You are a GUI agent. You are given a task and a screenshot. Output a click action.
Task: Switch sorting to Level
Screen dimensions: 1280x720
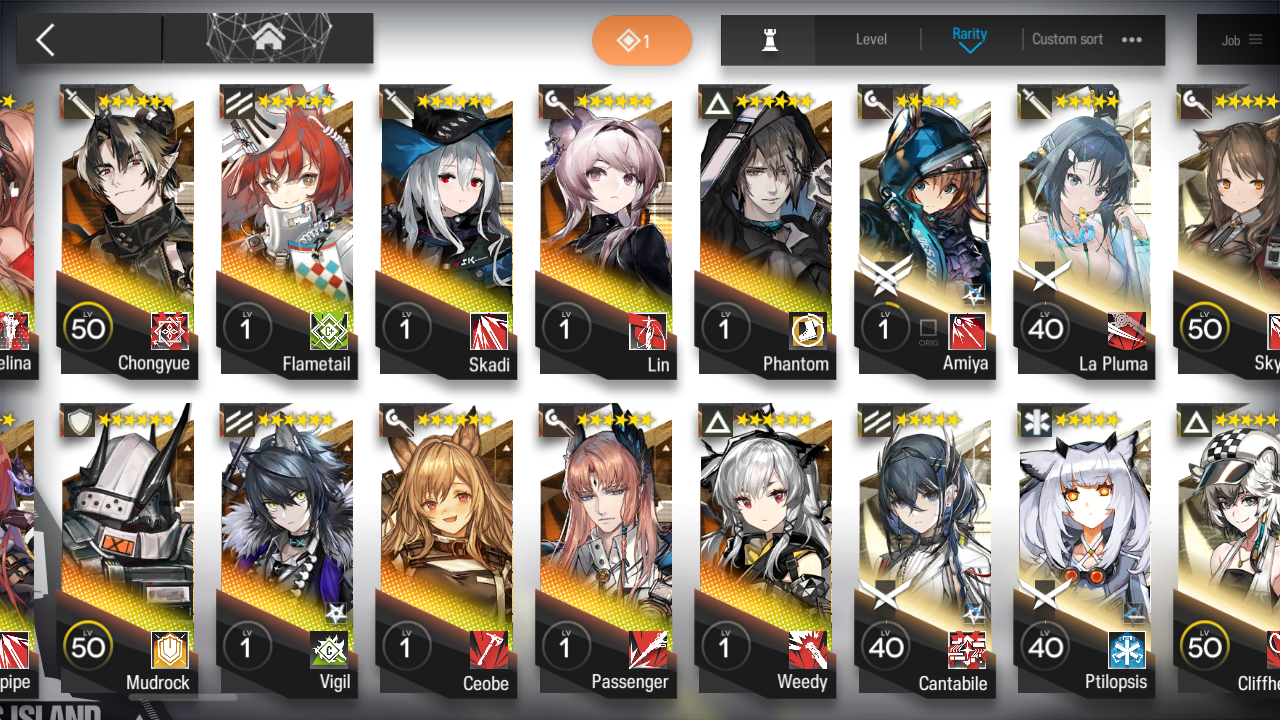tap(870, 39)
